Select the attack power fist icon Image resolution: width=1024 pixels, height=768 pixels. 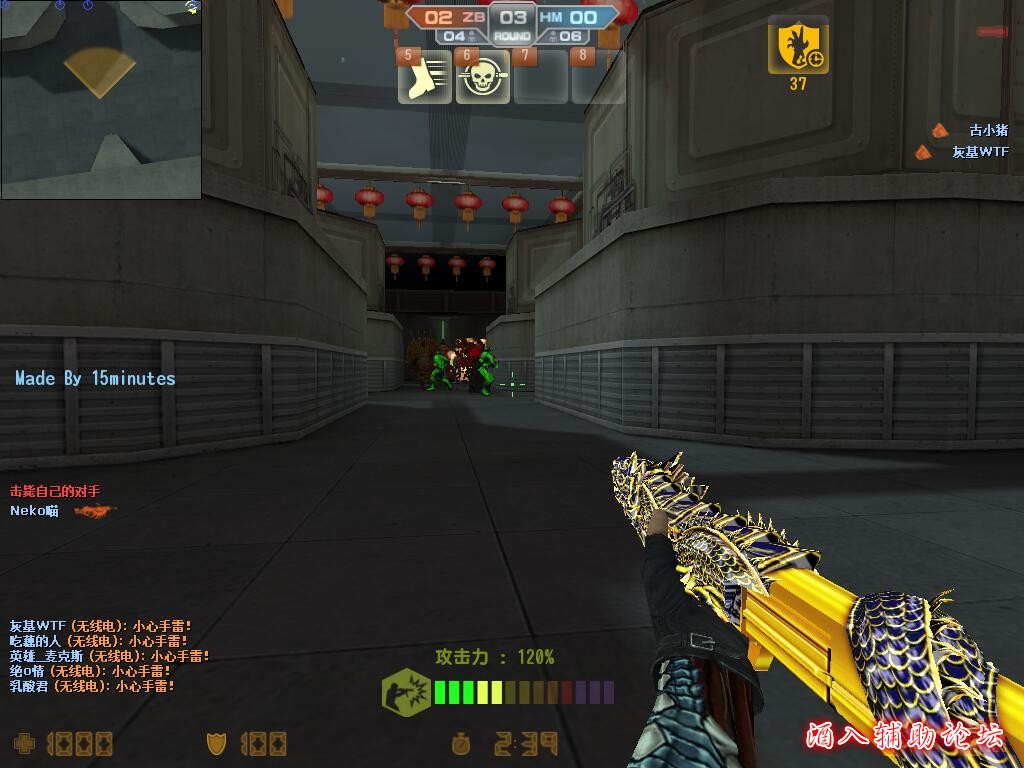[x=406, y=691]
